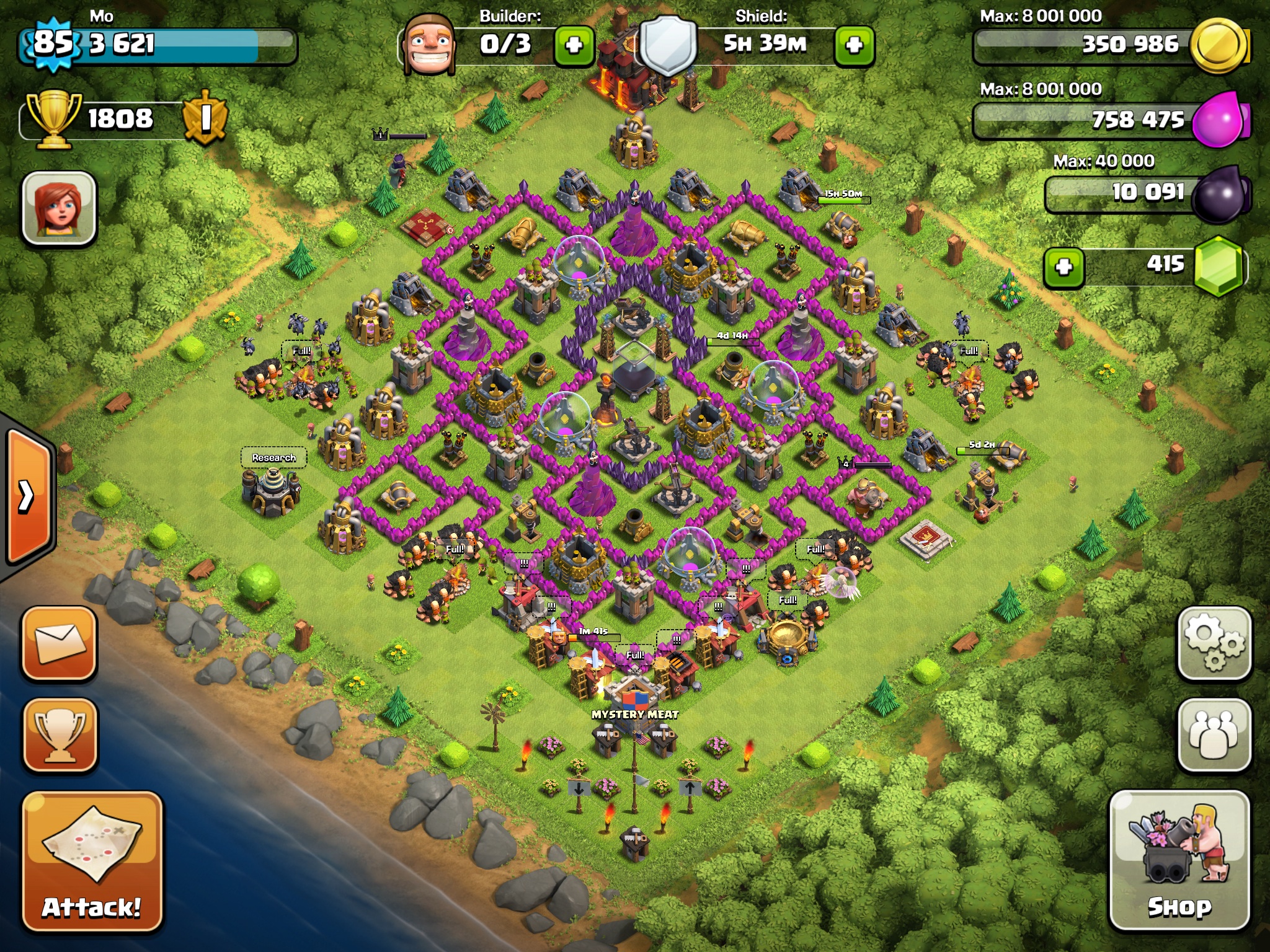
Task: Add gems with the green plus
Action: point(1064,267)
